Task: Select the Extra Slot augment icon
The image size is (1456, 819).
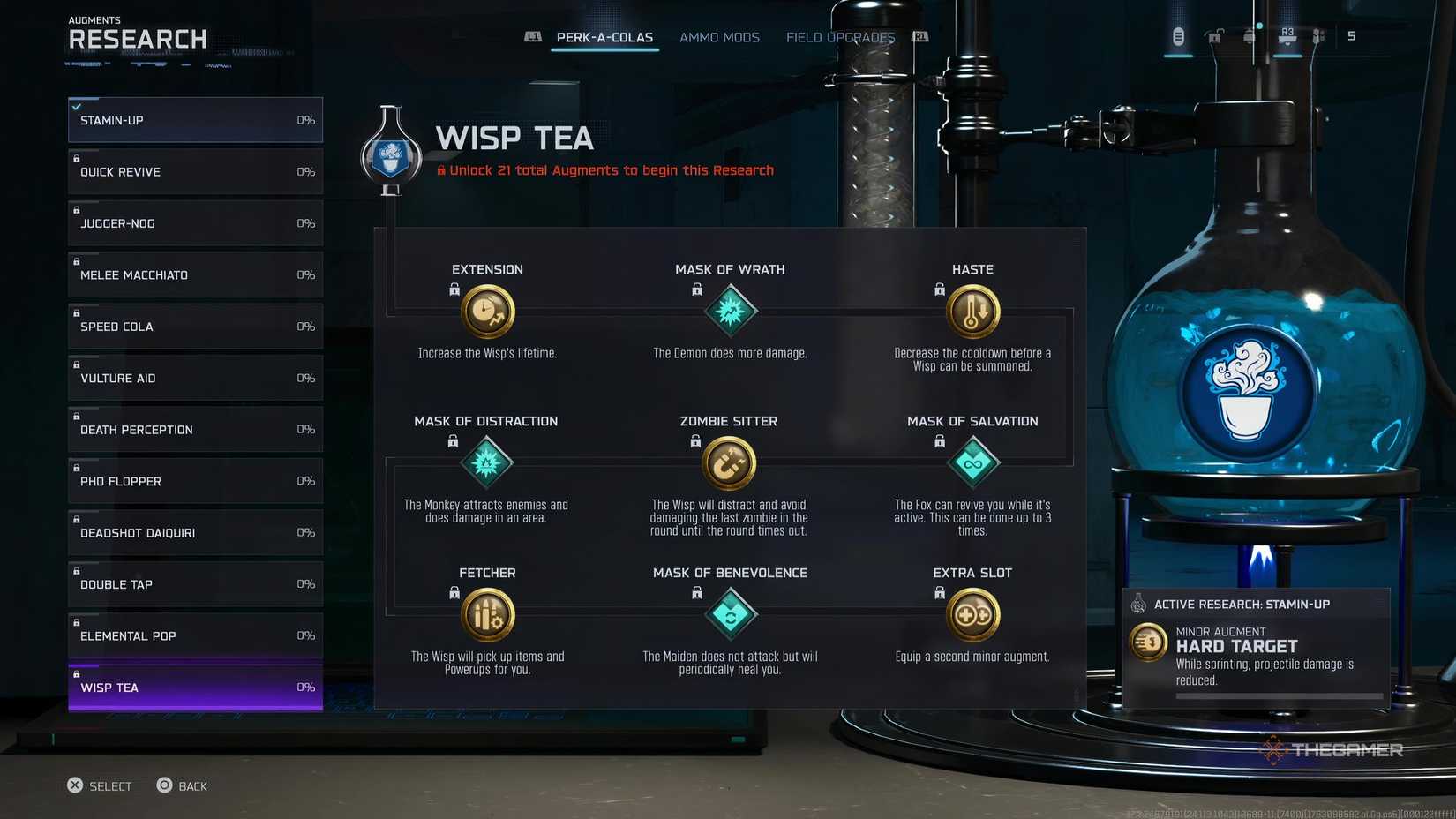Action: click(x=972, y=614)
